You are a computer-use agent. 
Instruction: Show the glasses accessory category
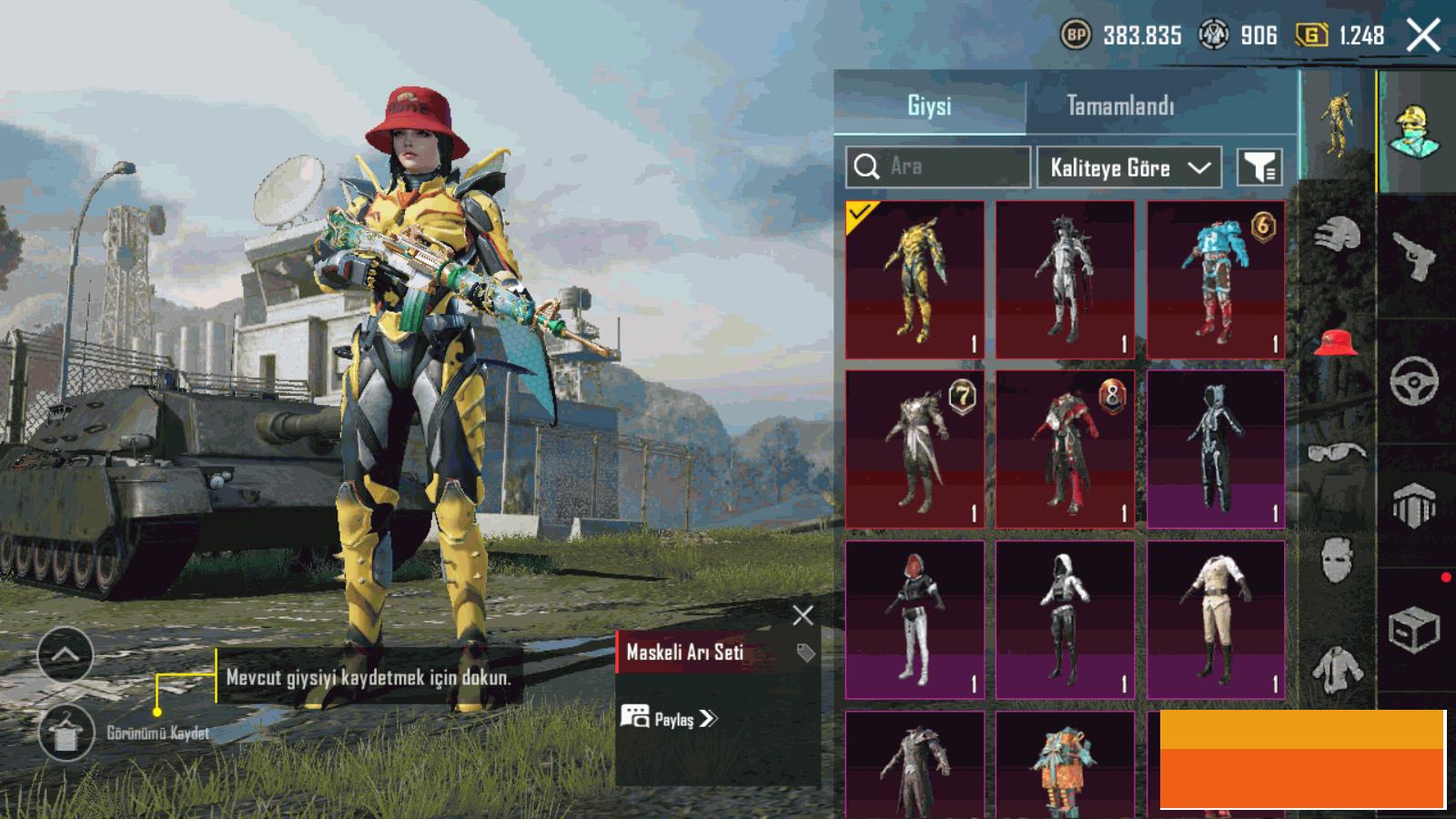point(1336,451)
